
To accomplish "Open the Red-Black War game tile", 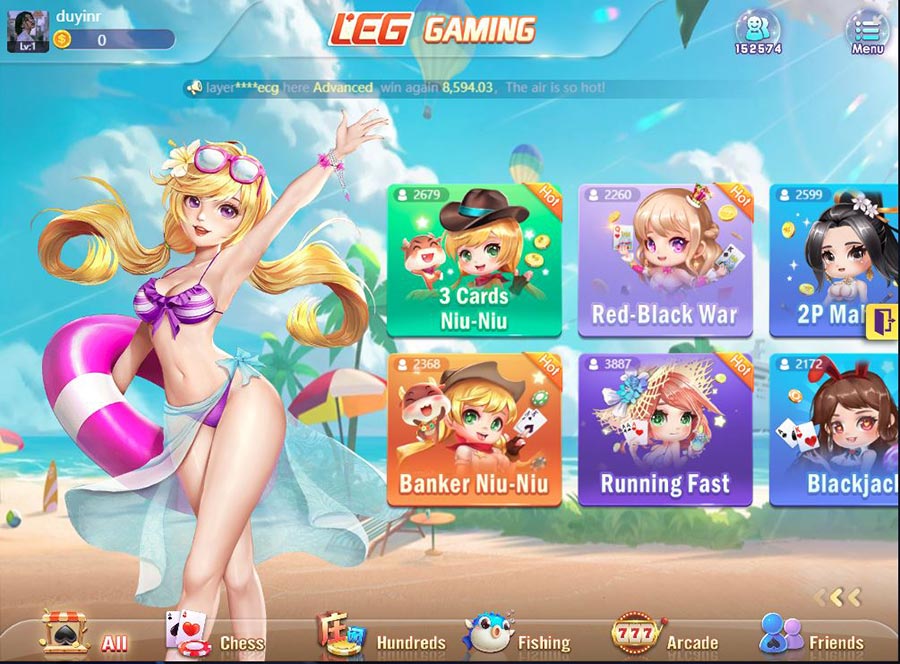I will tap(664, 260).
